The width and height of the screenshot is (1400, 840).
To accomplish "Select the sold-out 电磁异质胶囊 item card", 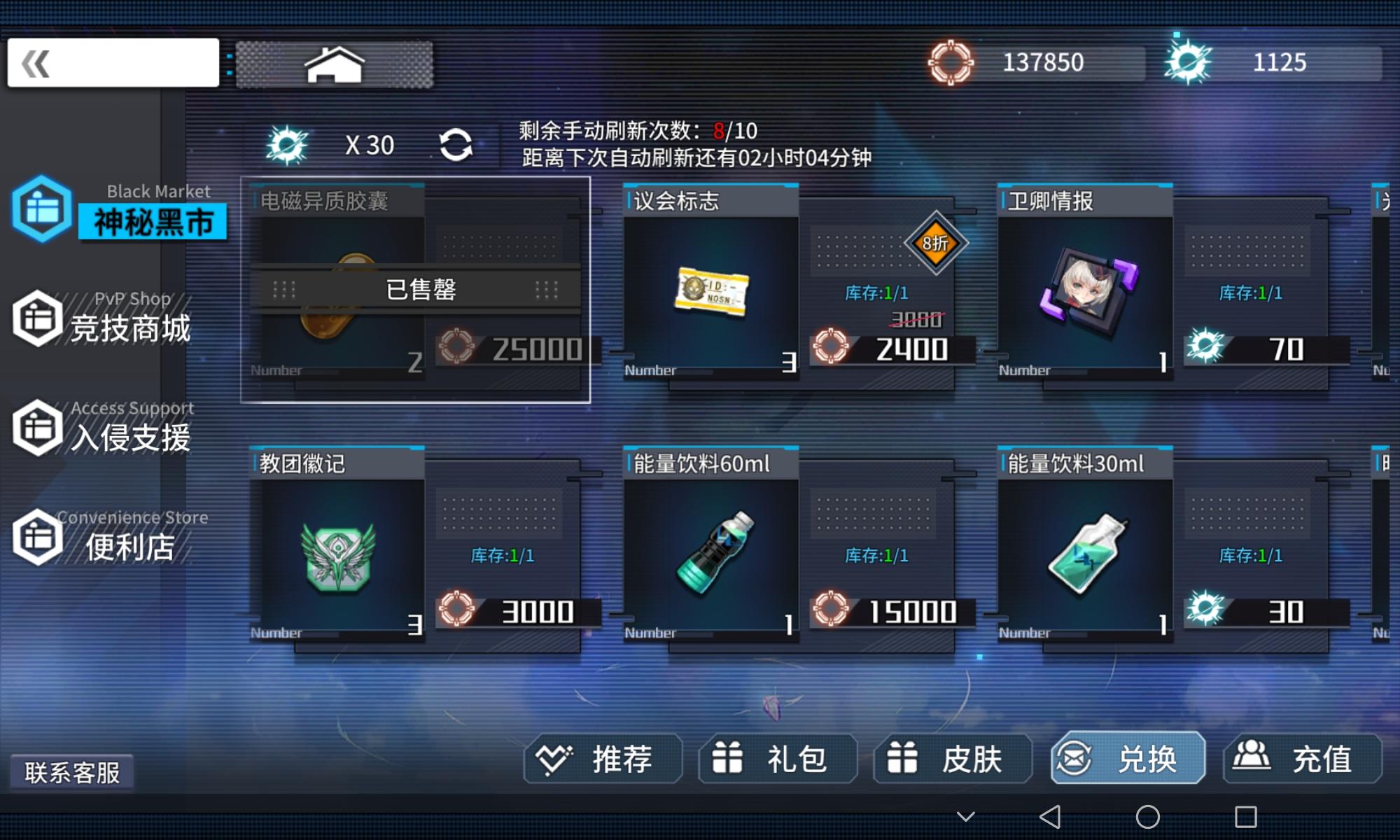I will [416, 292].
